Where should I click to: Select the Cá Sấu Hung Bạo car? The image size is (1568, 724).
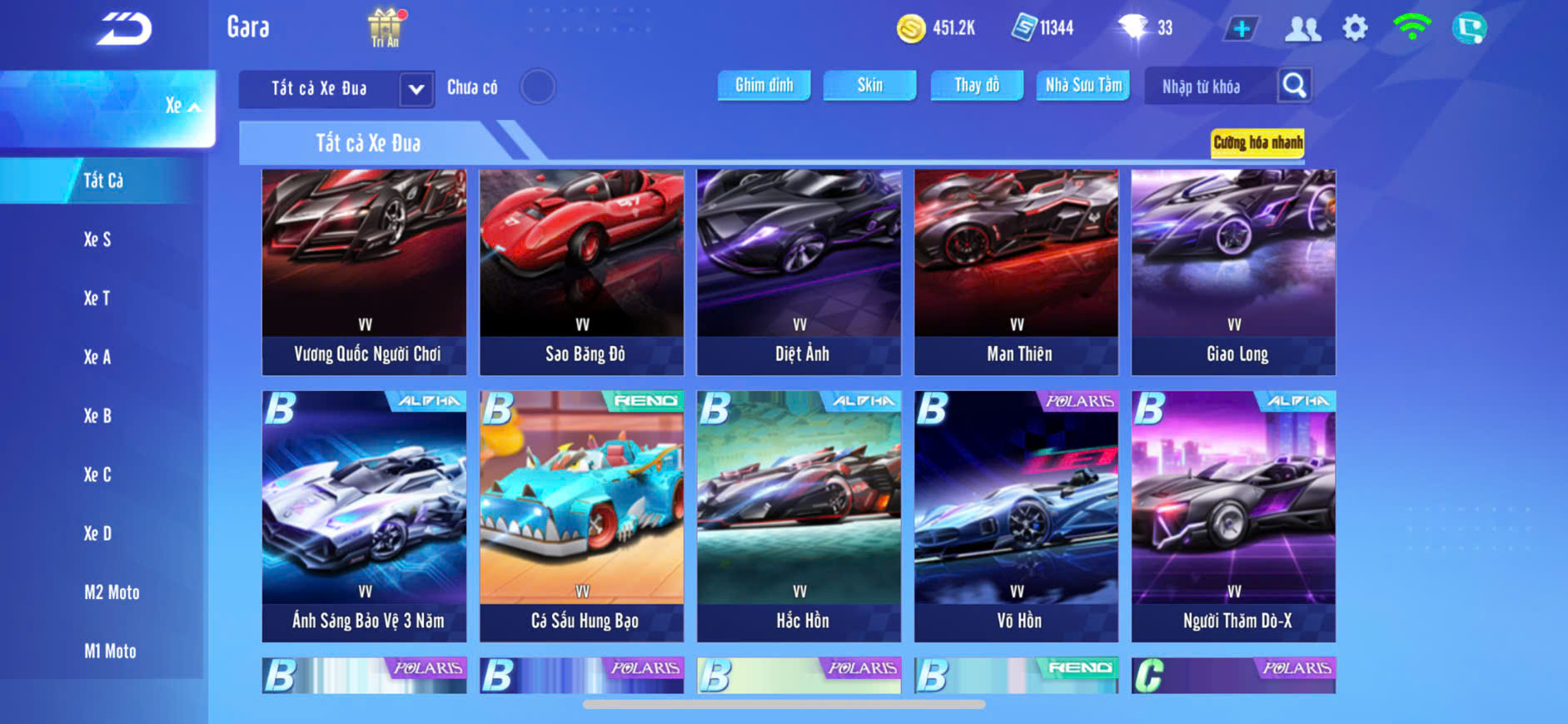click(581, 516)
